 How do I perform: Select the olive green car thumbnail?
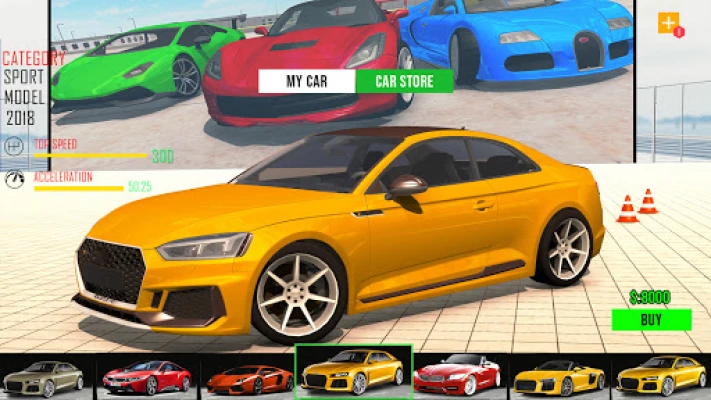click(43, 376)
